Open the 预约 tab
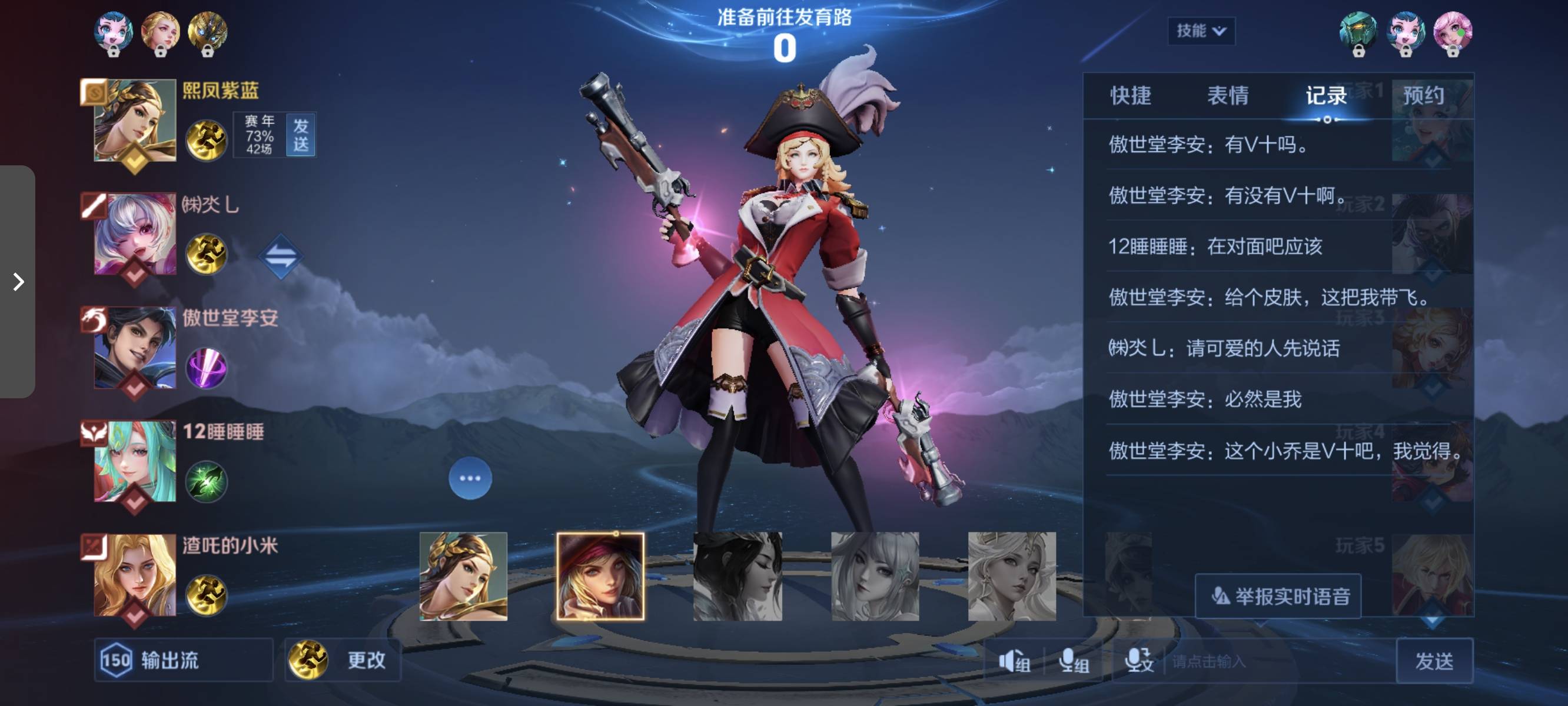 tap(1423, 95)
